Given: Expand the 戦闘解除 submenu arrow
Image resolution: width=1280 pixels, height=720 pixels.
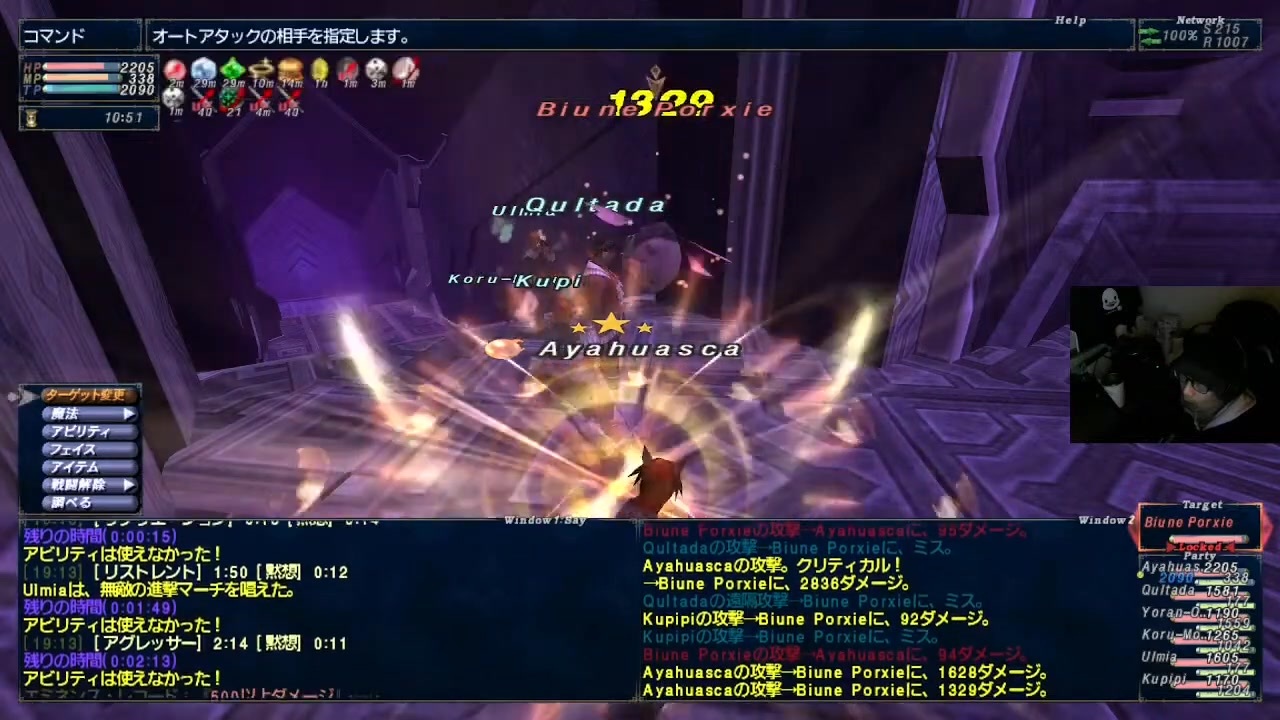Looking at the screenshot, I should (128, 487).
